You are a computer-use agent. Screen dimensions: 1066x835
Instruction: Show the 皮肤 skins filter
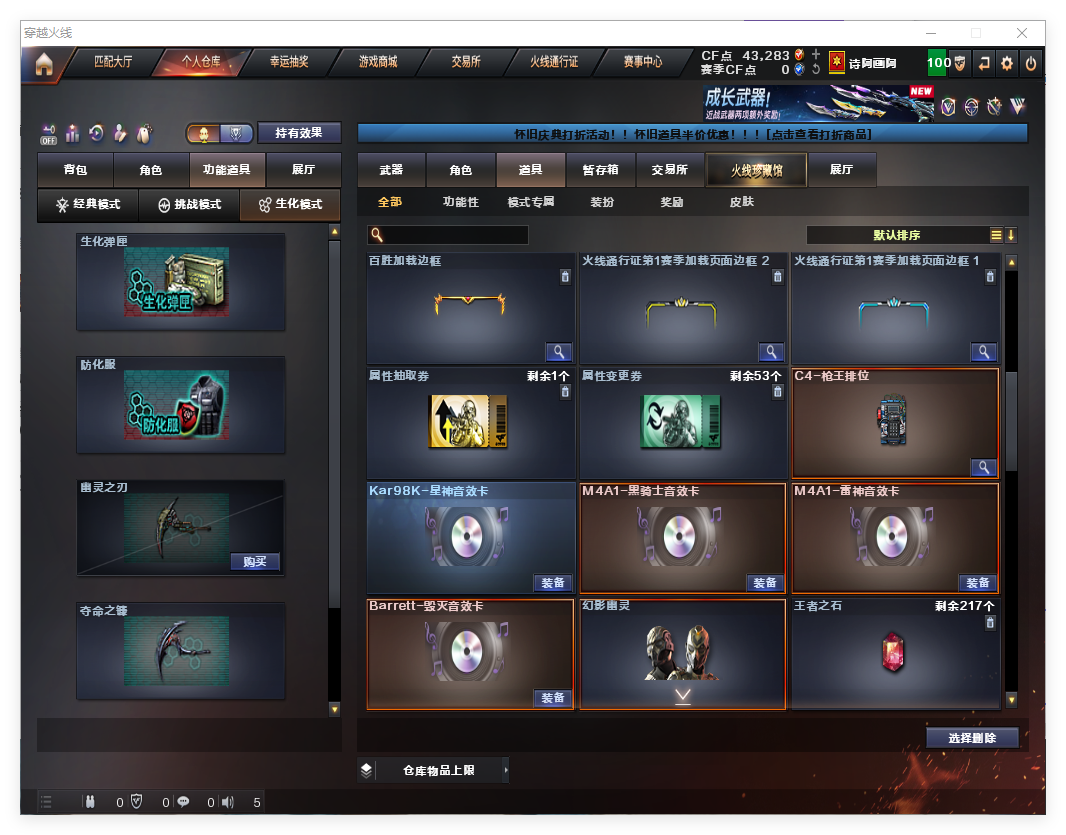(x=742, y=202)
